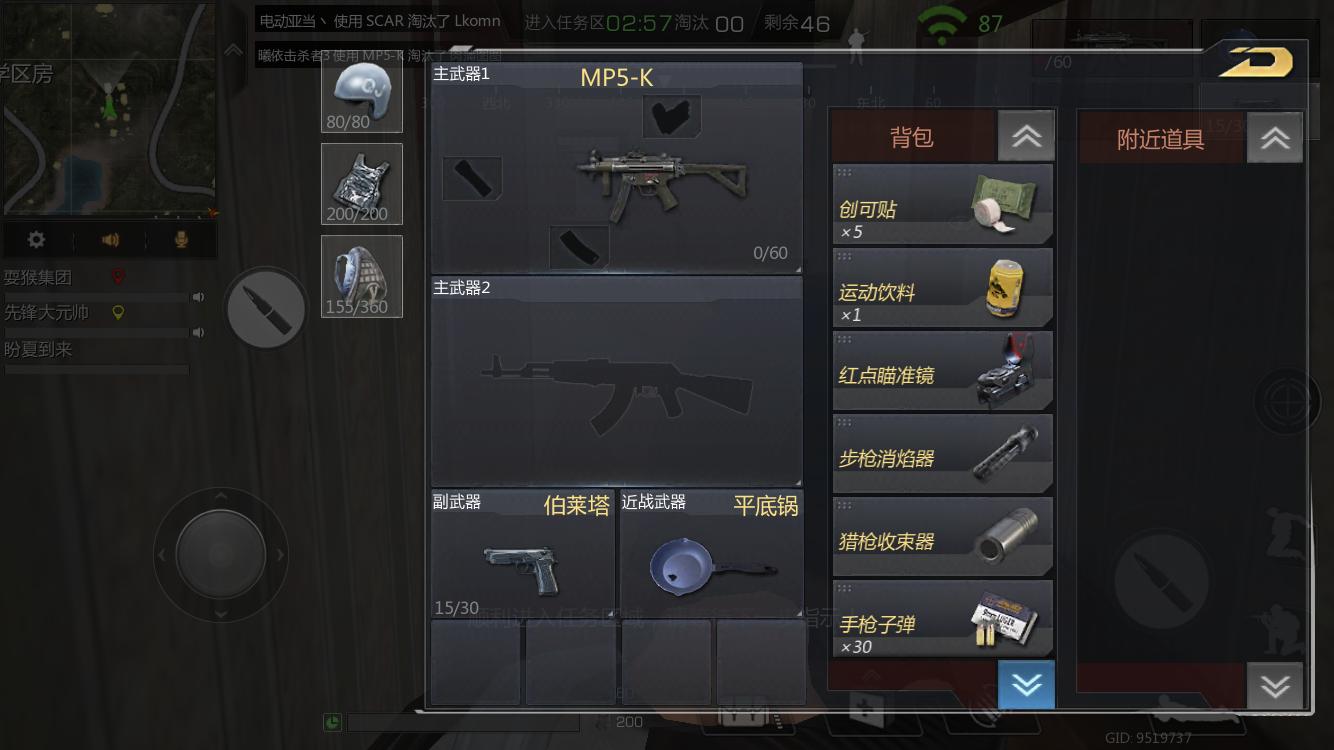Collapse the 背包 panel with upper chevron
The image size is (1334, 750).
coord(1026,137)
